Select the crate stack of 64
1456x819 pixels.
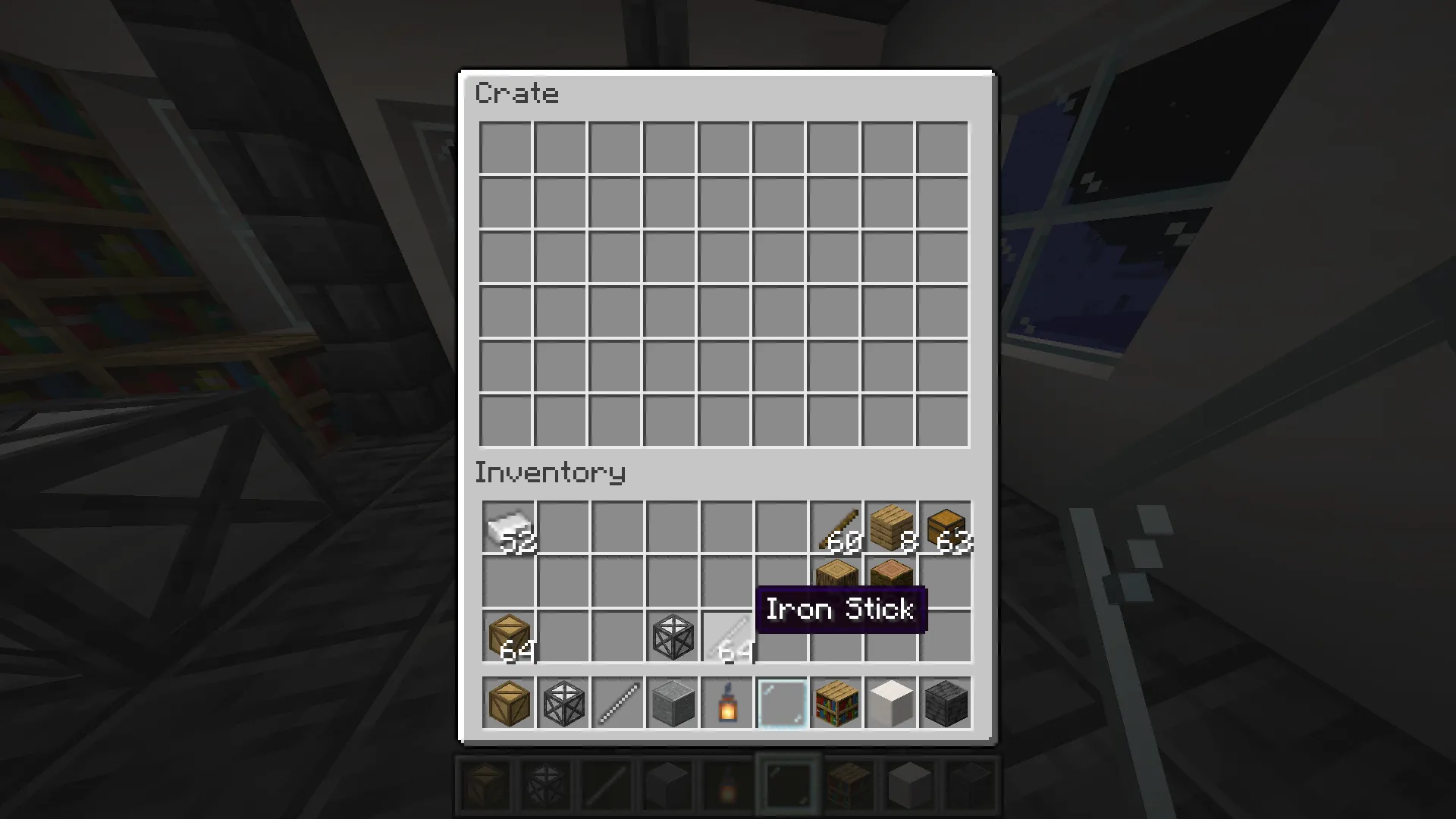click(508, 637)
